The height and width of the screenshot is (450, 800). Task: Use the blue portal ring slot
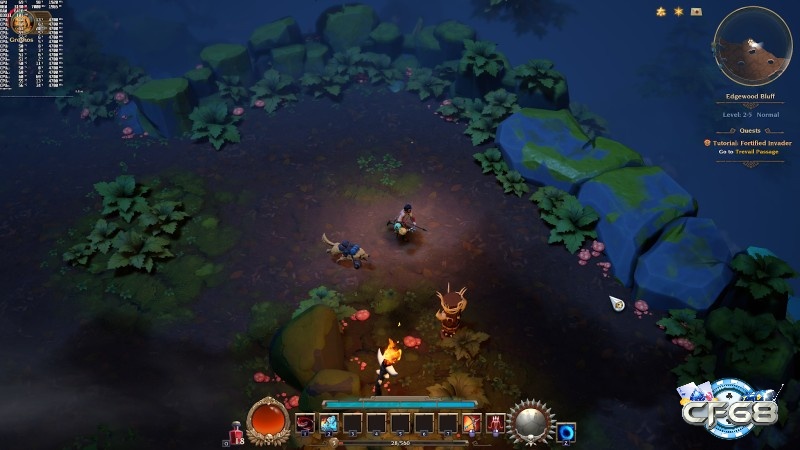[565, 426]
